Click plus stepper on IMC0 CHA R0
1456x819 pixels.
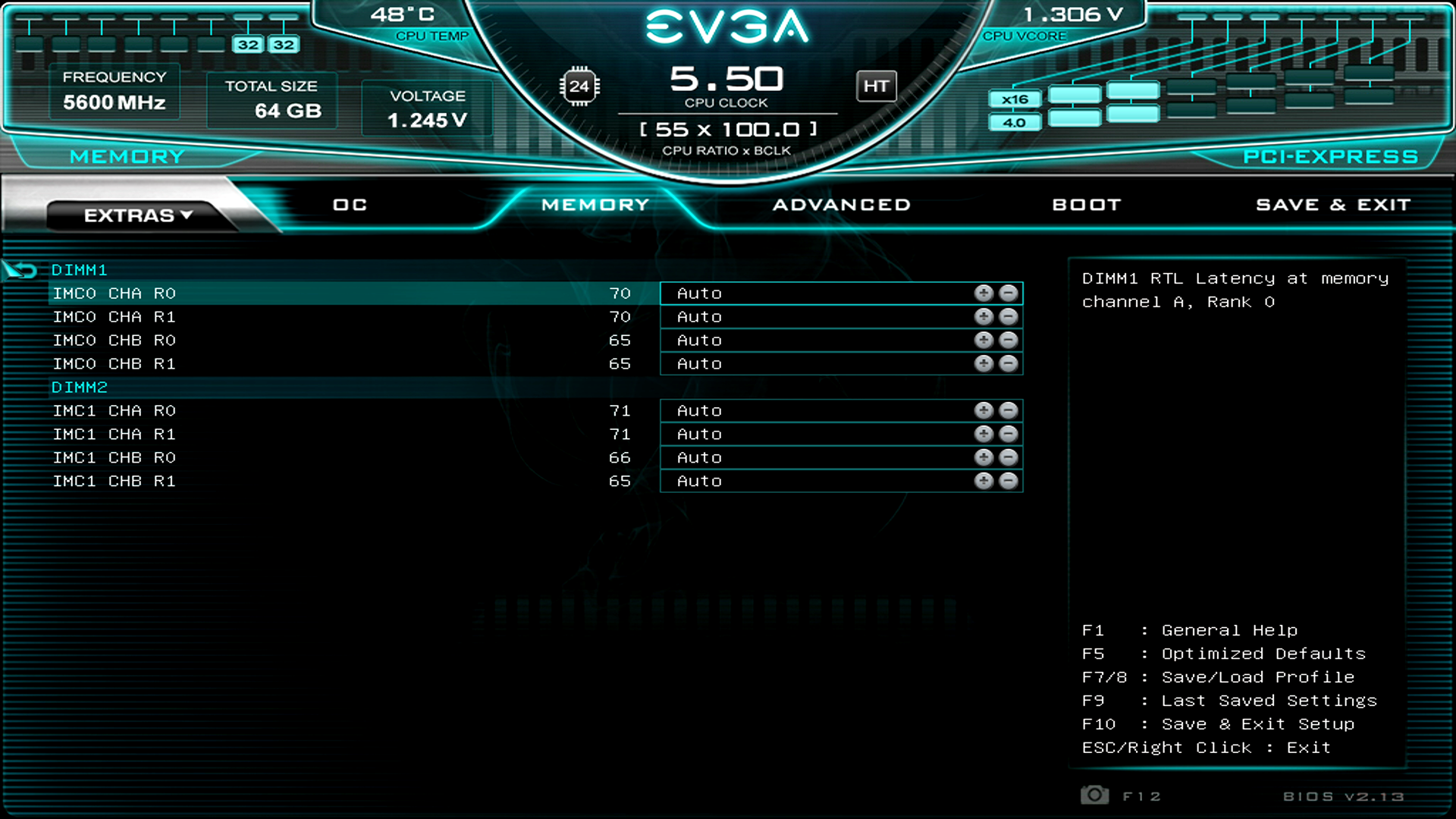coord(984,293)
